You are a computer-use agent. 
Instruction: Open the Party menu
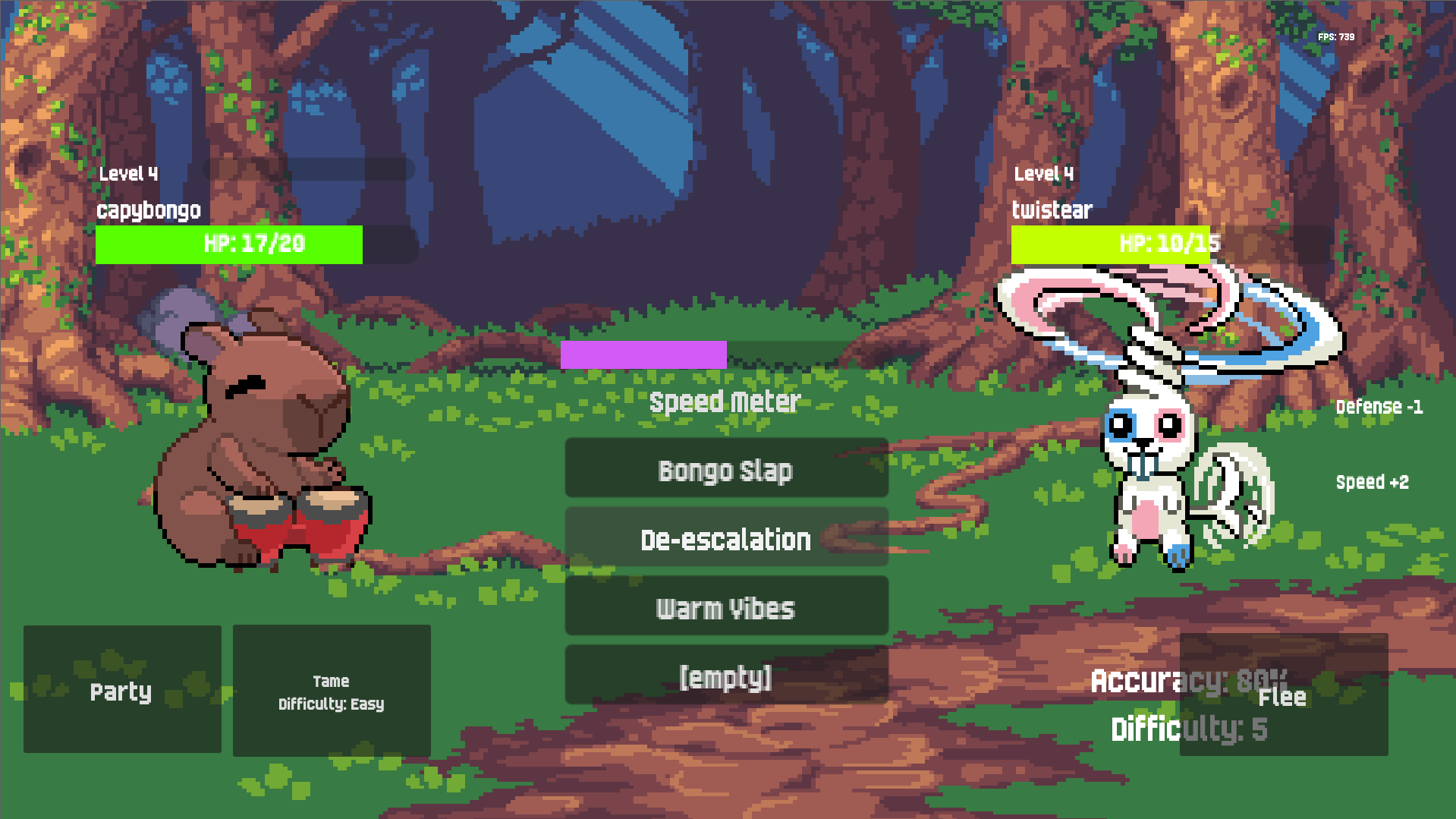(122, 689)
